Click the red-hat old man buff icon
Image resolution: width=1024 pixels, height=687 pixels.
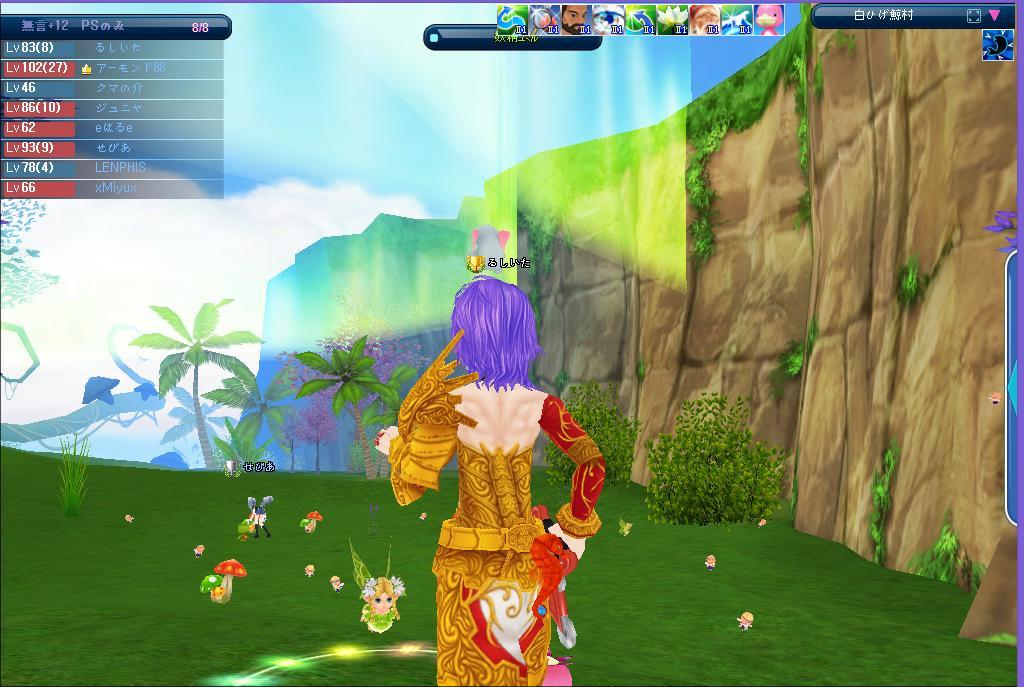(704, 19)
